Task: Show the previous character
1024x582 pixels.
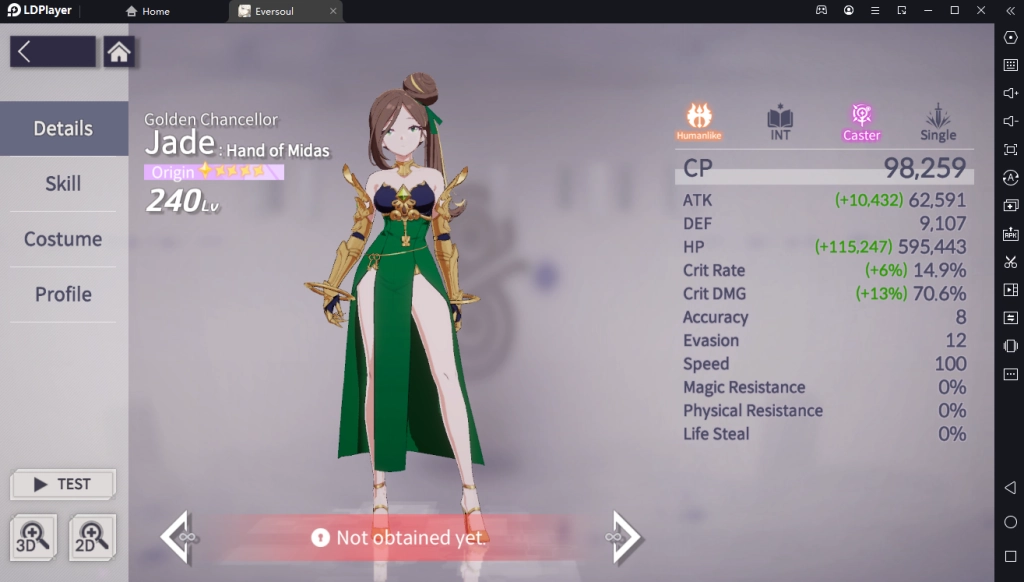Action: coord(176,537)
